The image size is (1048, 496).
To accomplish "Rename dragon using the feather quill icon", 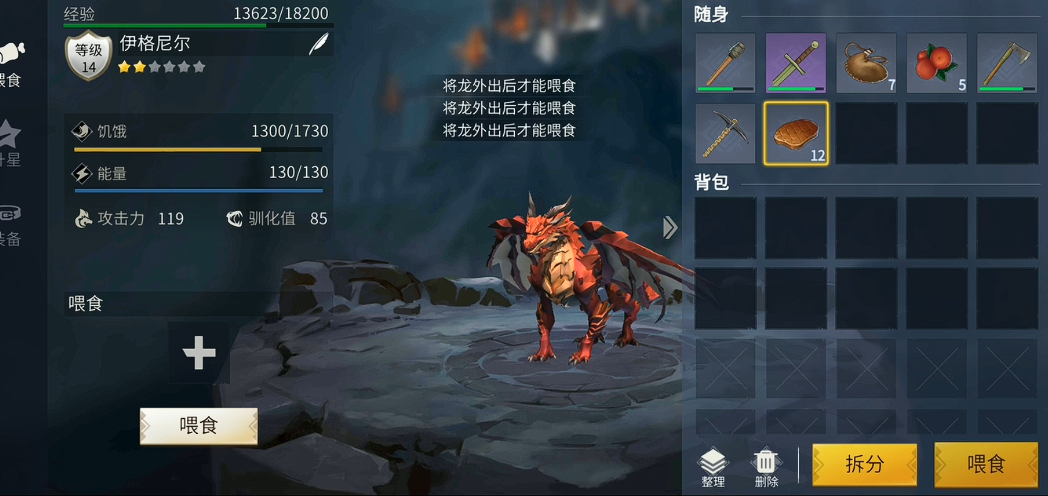I will [x=319, y=45].
